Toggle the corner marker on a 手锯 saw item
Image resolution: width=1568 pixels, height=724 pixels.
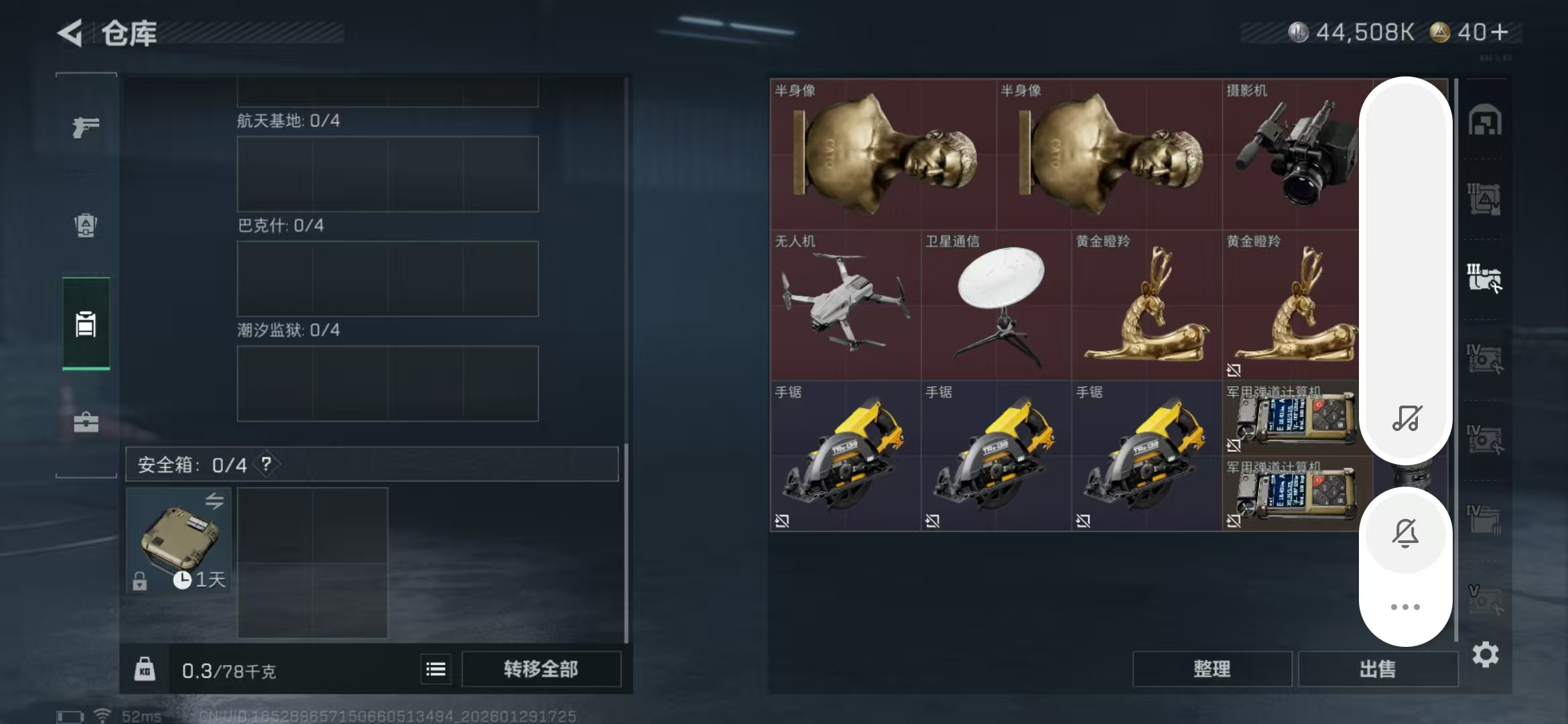(781, 520)
